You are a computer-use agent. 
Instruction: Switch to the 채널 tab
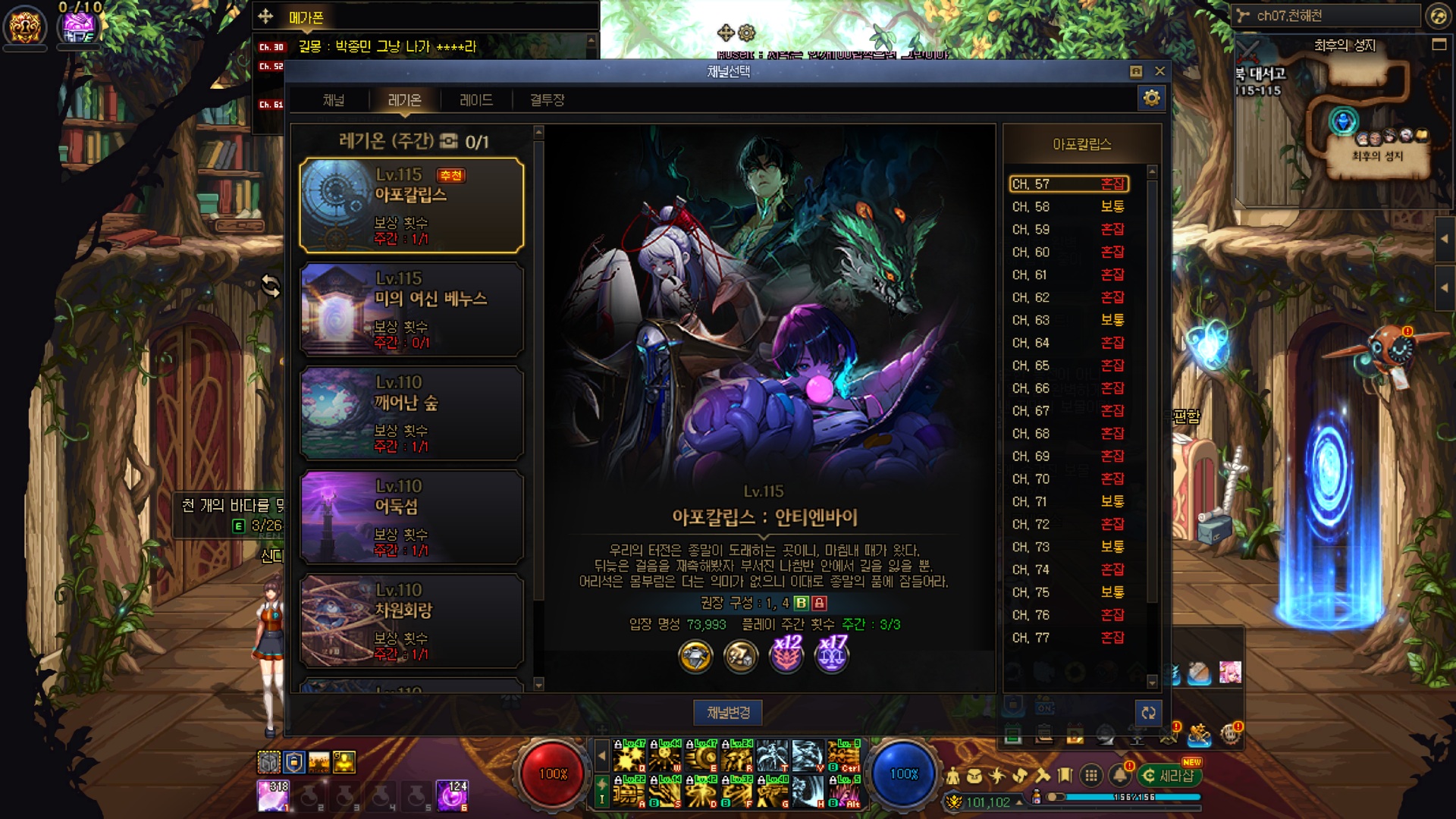coord(334,100)
